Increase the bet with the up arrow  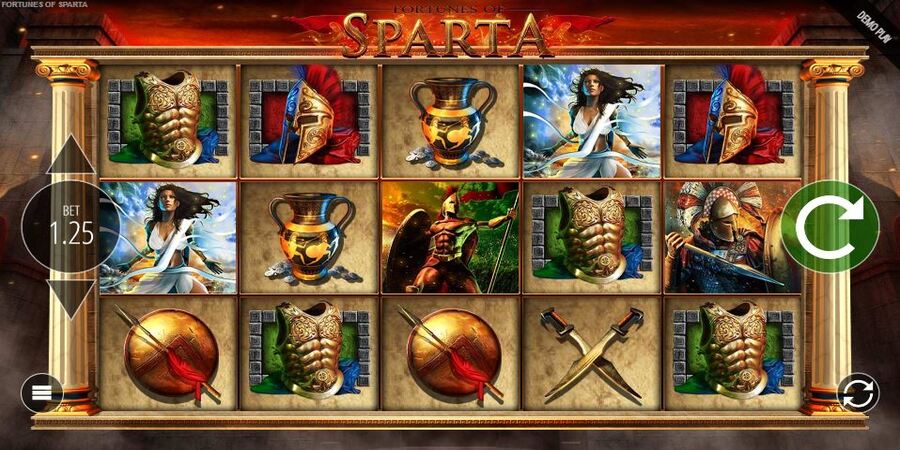pos(70,157)
